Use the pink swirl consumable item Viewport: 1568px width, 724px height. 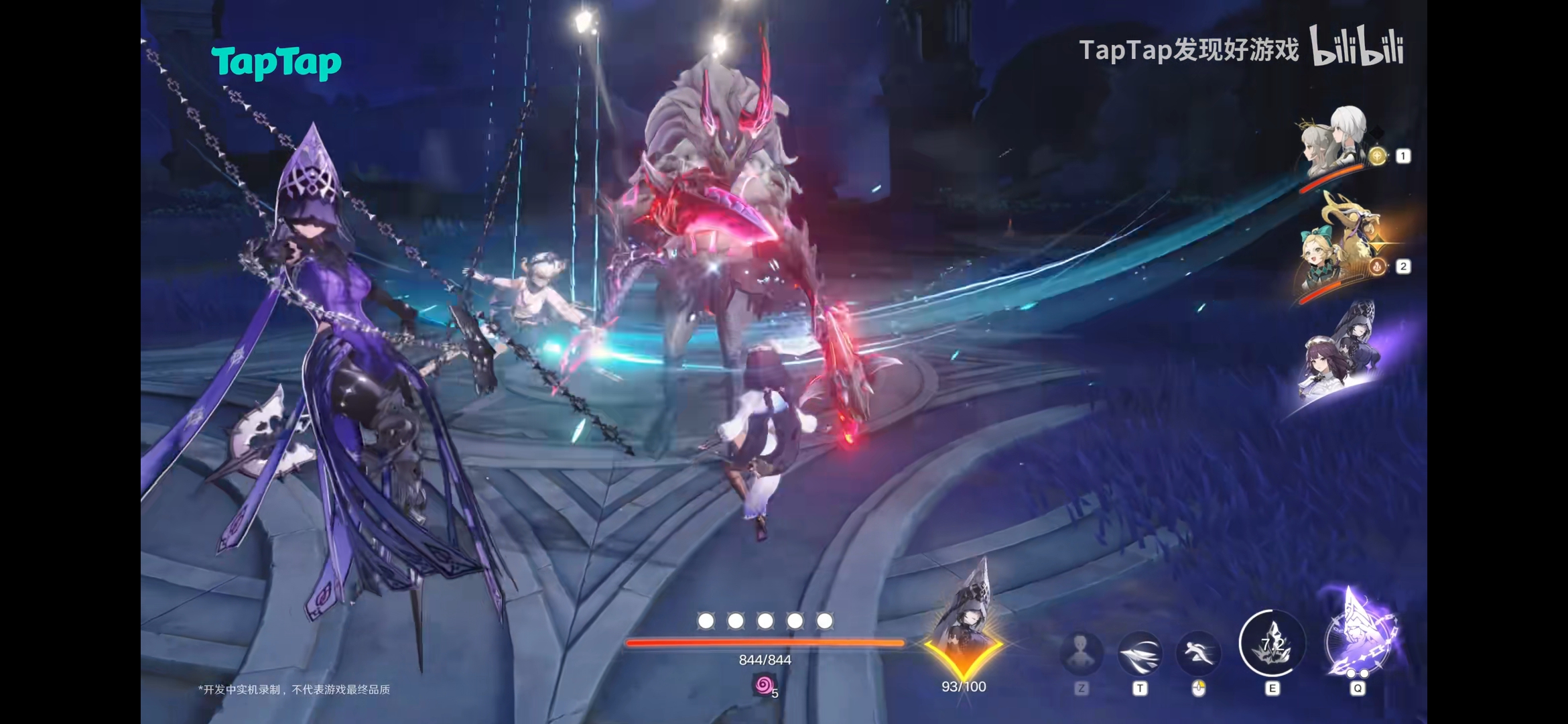[764, 685]
